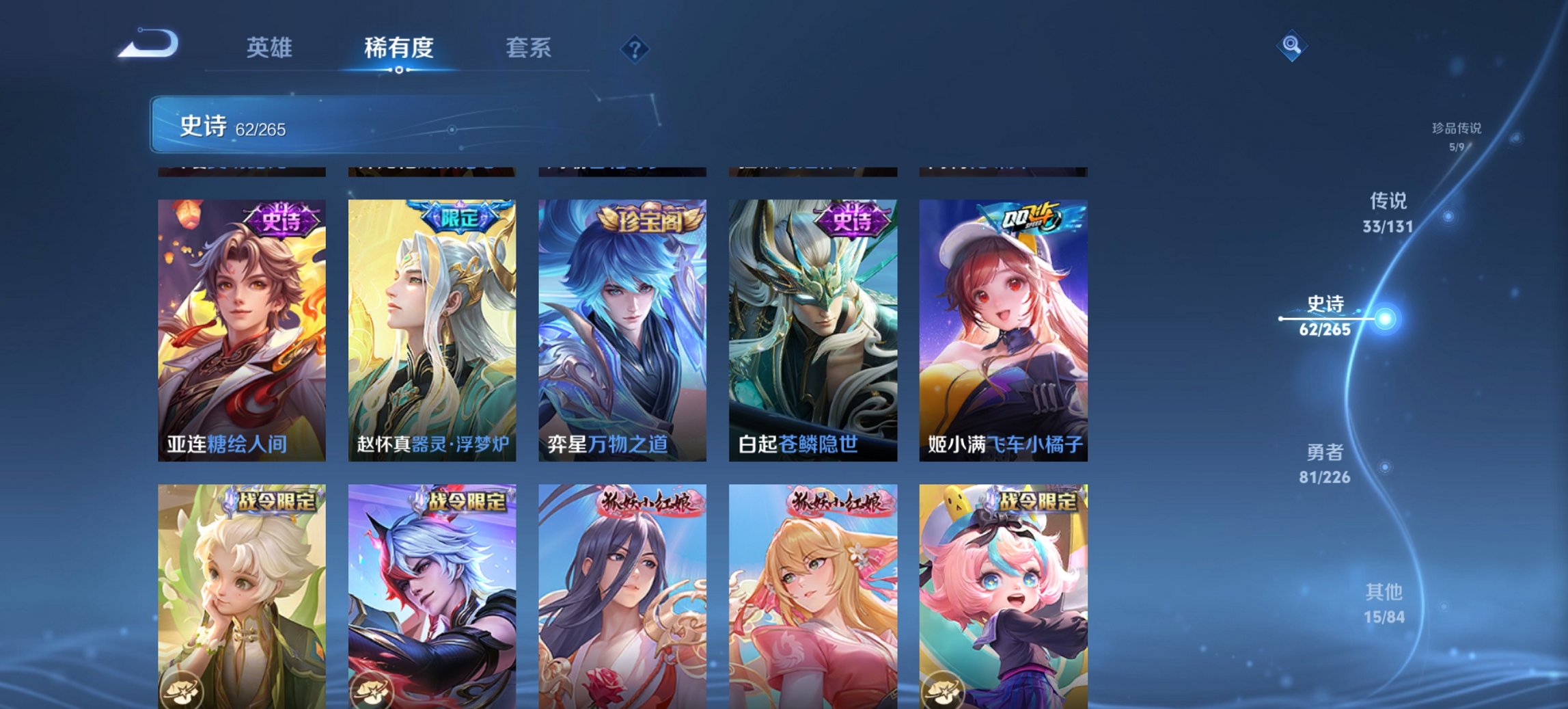Switch to the 英雄 tab
This screenshot has width=1568, height=709.
coord(271,48)
